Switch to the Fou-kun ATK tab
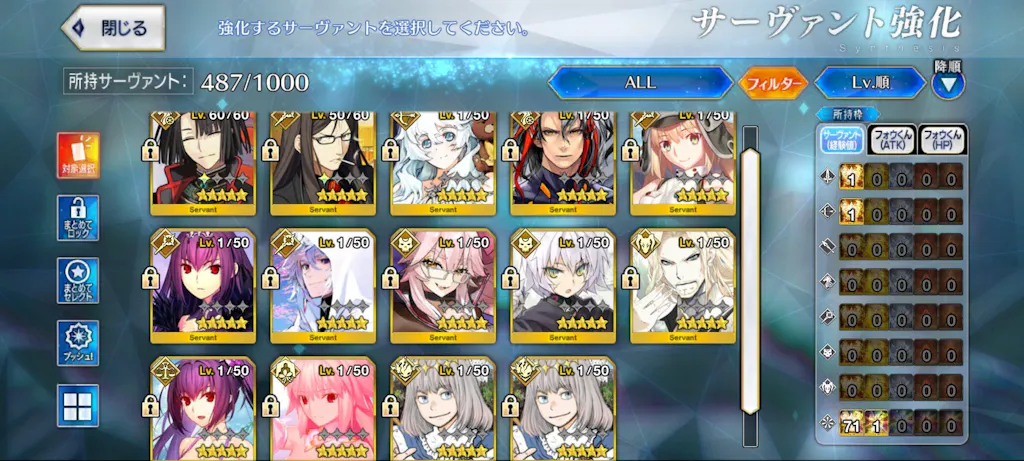 point(891,141)
